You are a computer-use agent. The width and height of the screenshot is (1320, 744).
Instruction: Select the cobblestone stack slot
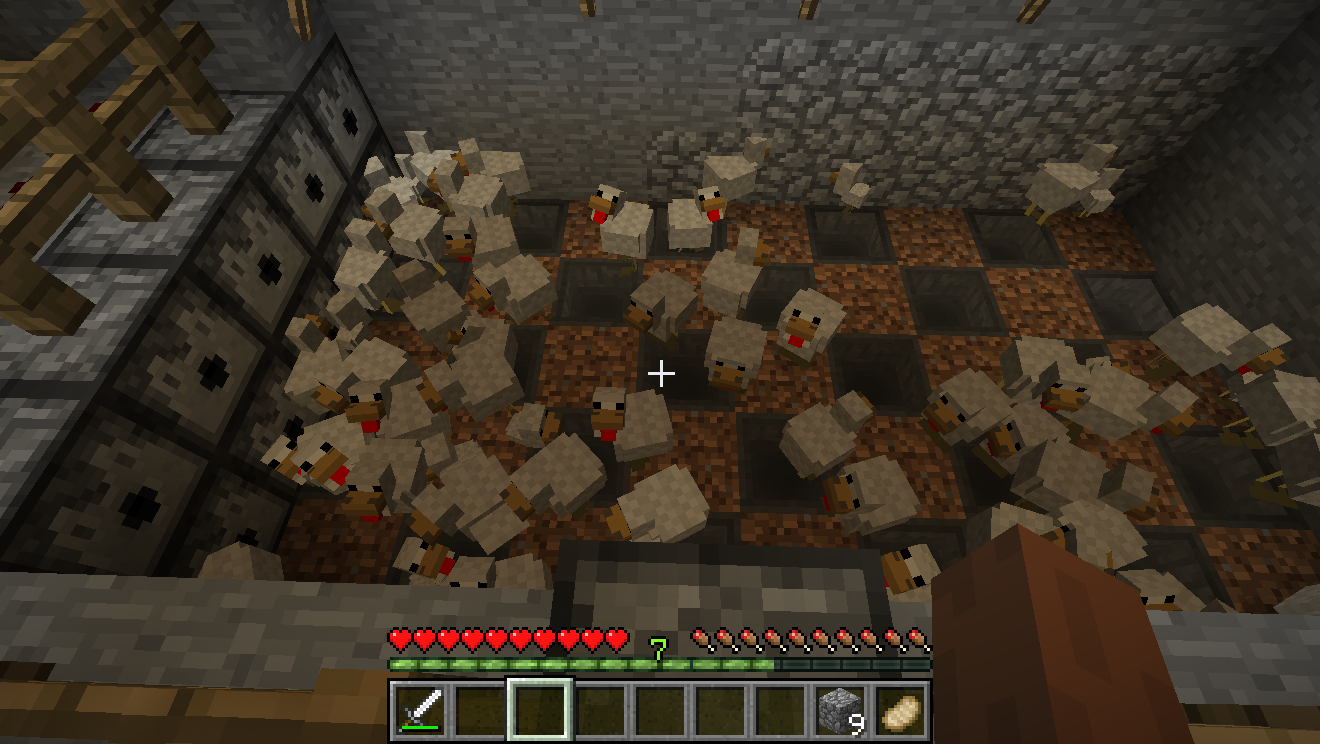[x=839, y=710]
